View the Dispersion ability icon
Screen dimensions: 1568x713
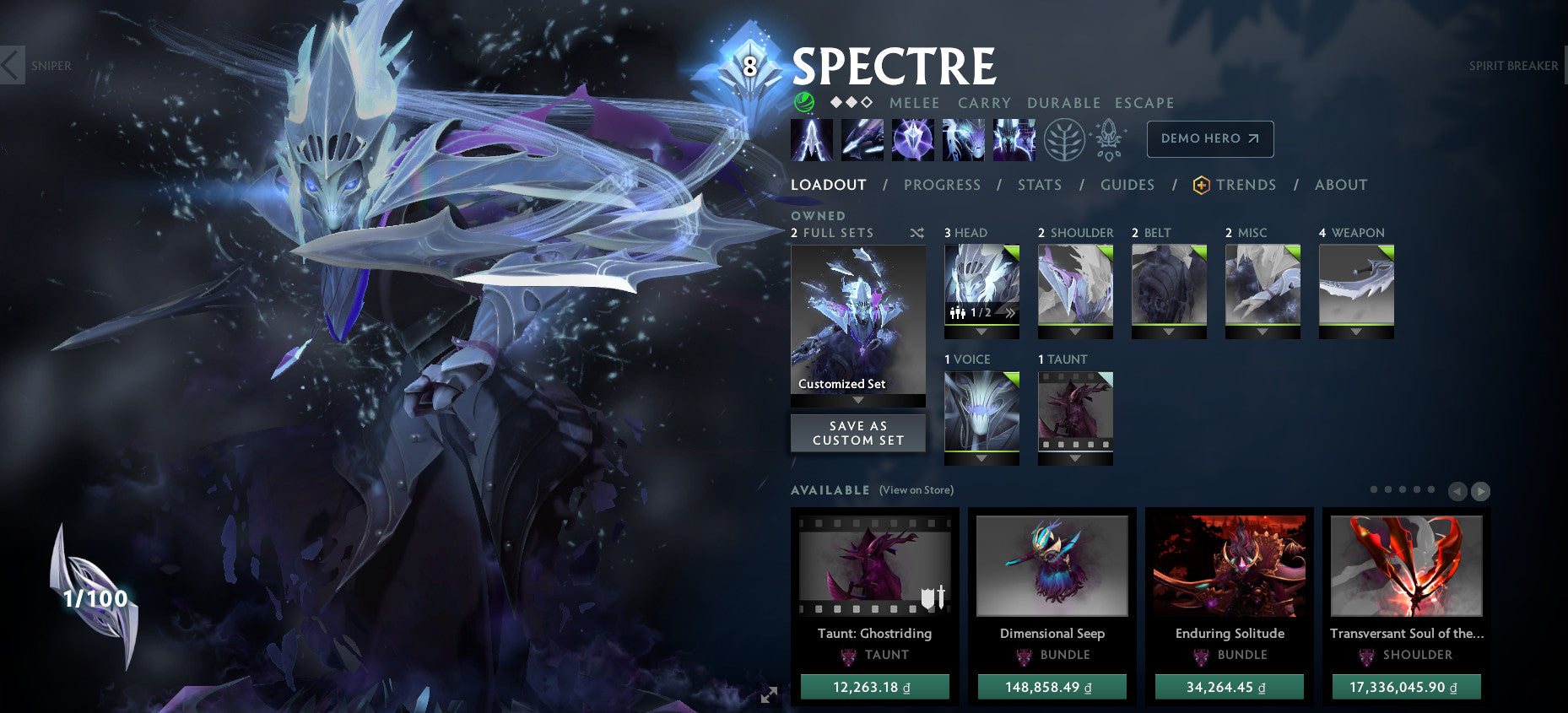tap(912, 139)
